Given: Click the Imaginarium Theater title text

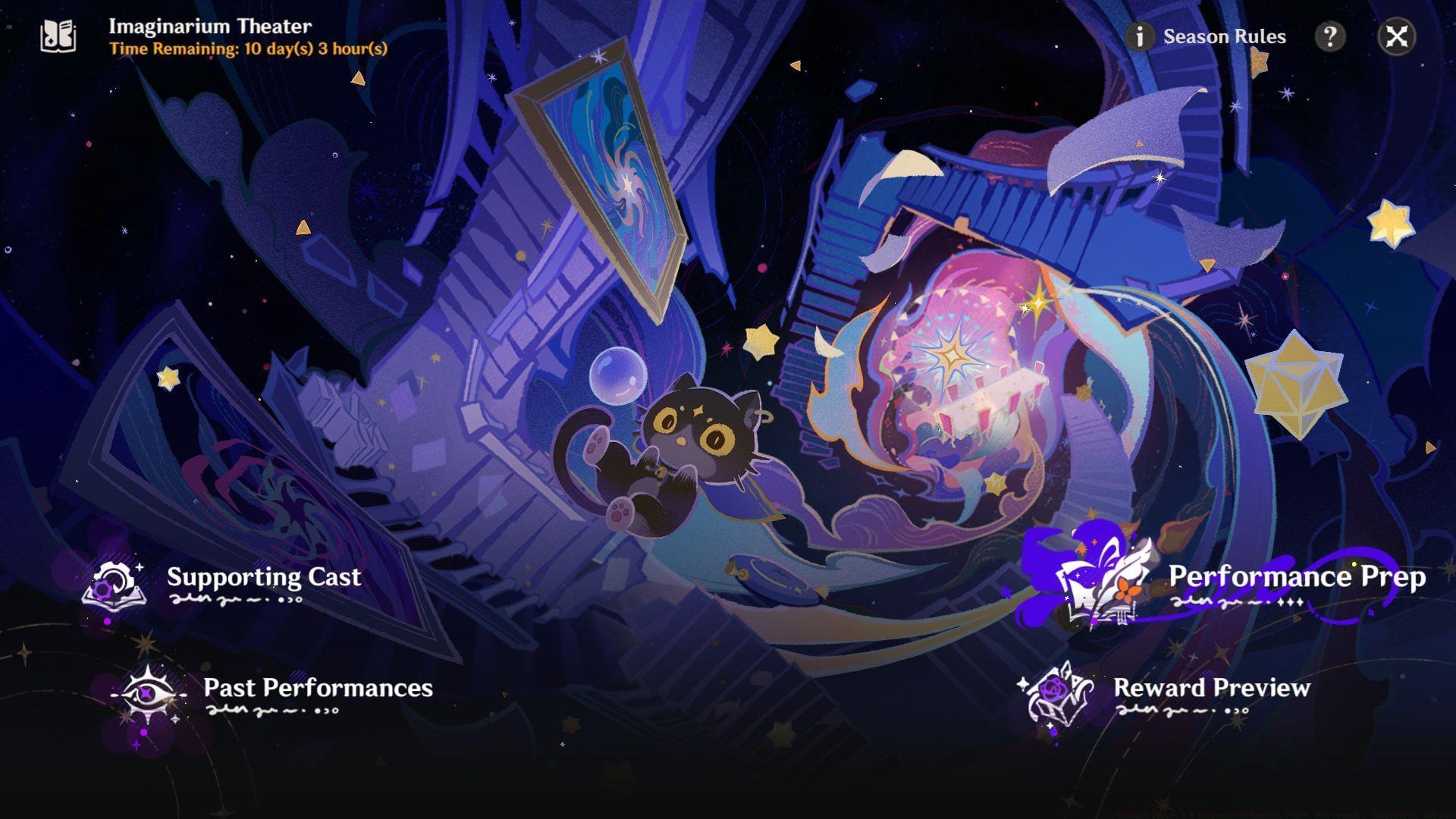Looking at the screenshot, I should pyautogui.click(x=209, y=26).
